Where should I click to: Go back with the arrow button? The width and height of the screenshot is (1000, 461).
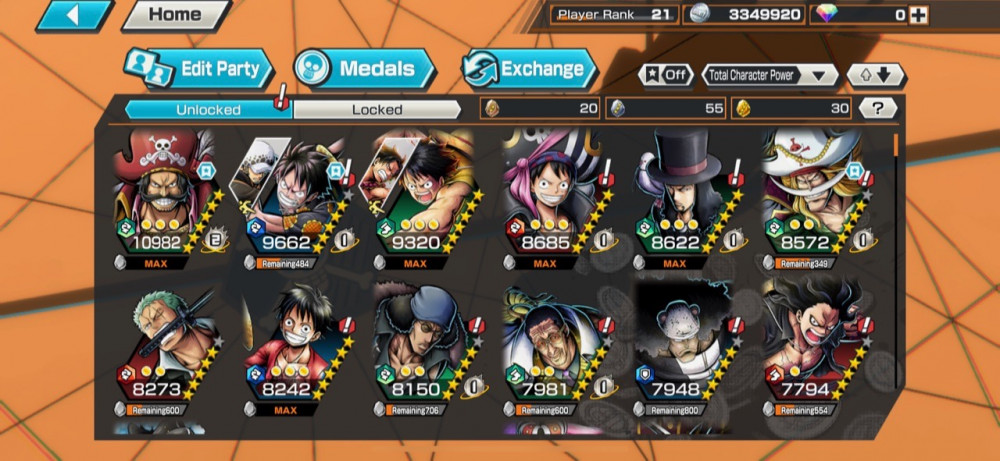click(x=75, y=15)
